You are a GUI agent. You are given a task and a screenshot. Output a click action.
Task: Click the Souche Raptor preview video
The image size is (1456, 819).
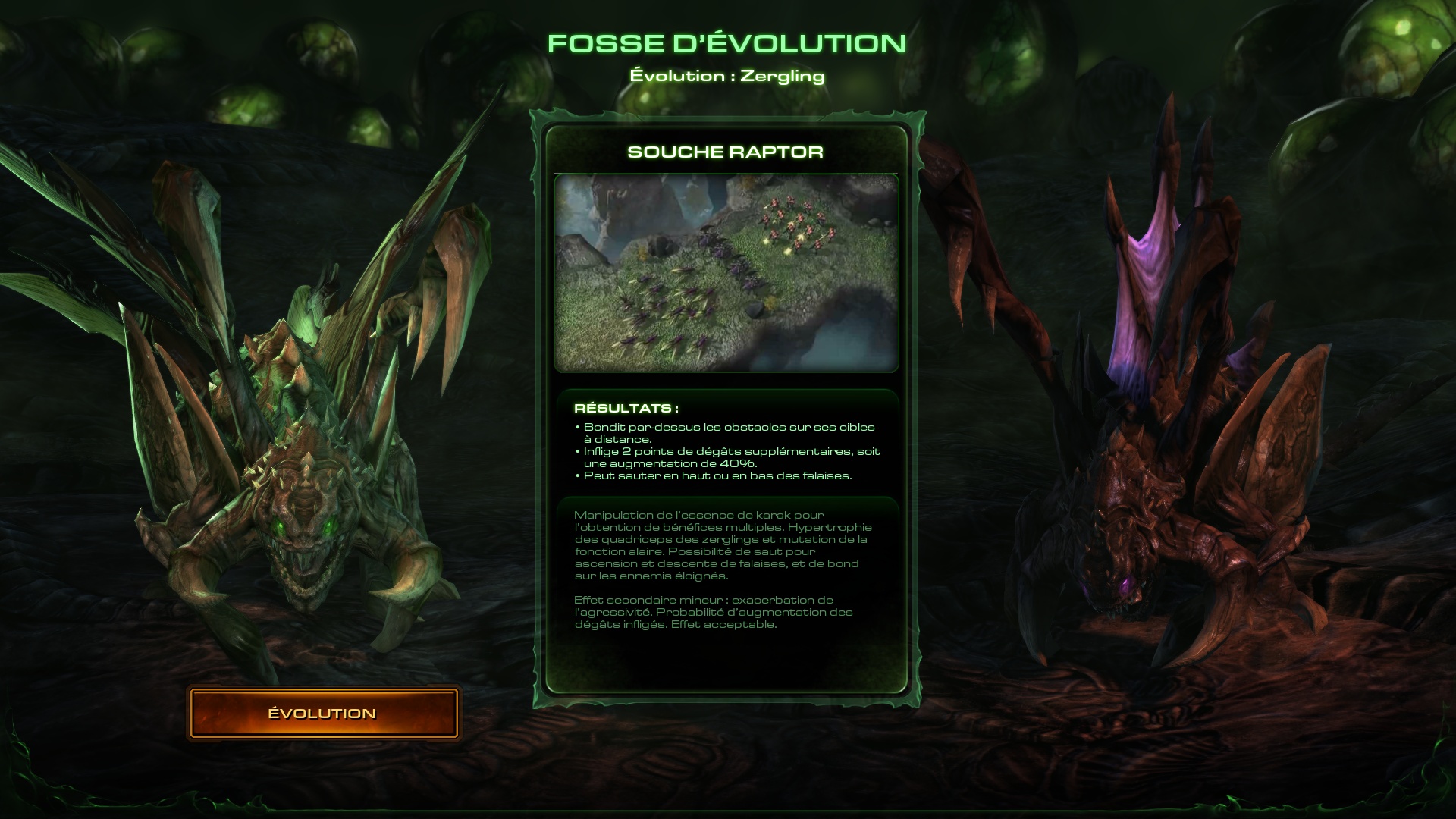[726, 273]
